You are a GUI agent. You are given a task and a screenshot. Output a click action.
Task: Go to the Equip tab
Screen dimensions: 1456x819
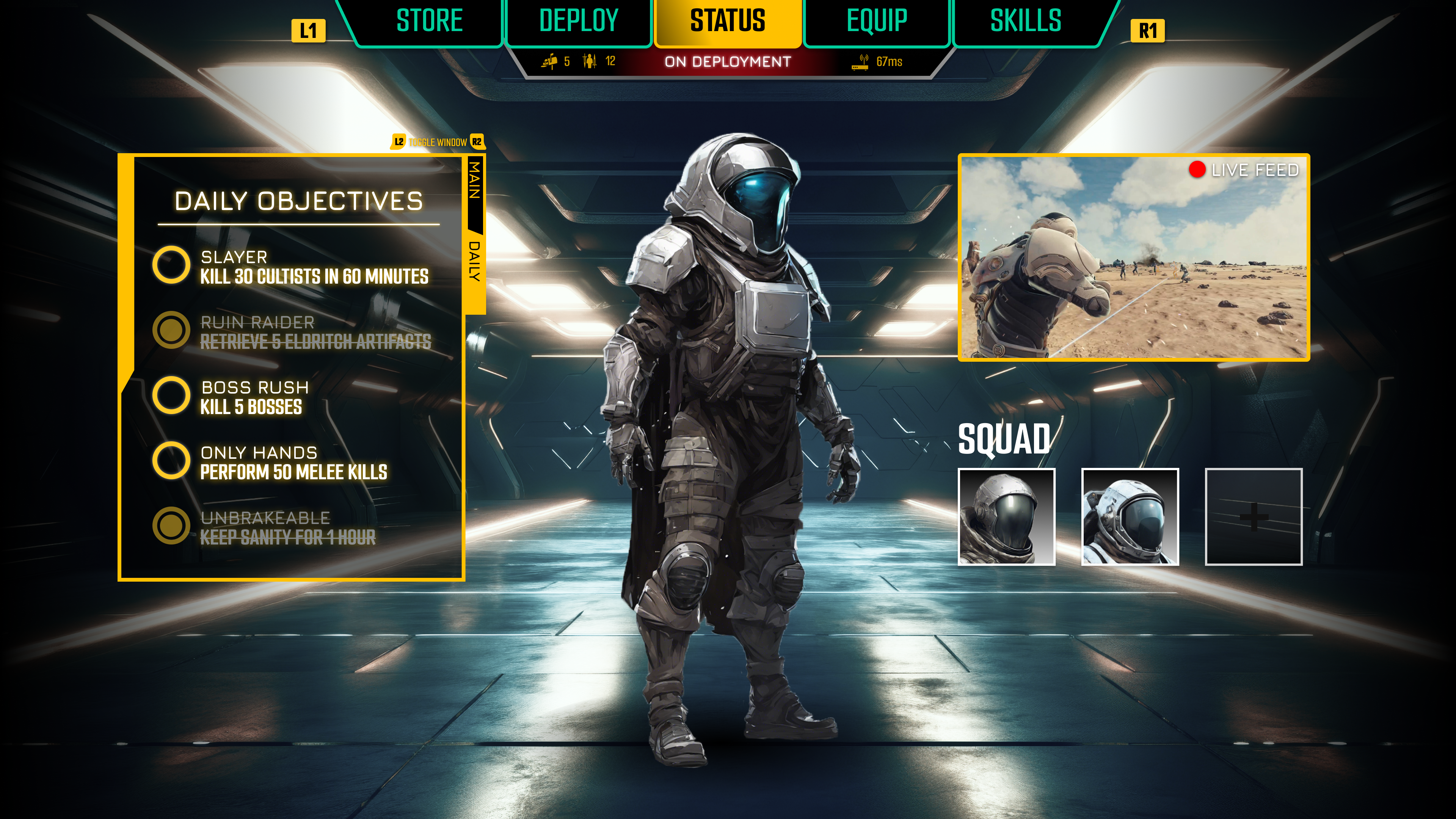(x=877, y=22)
